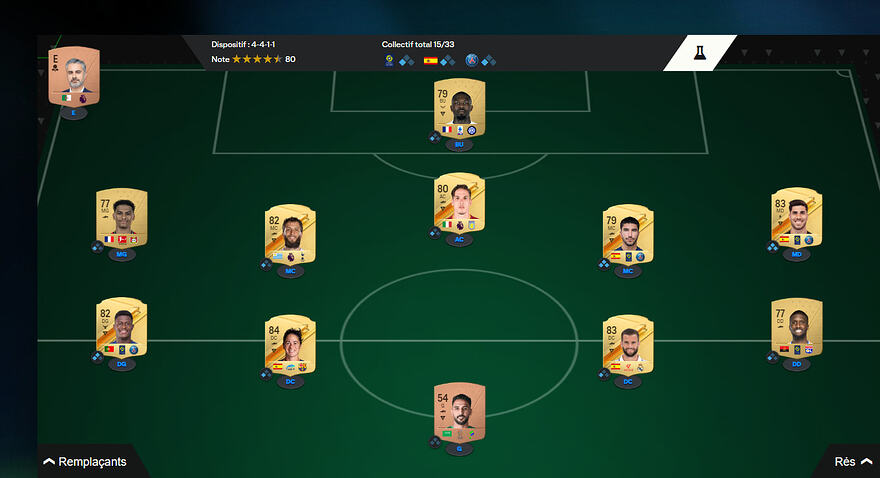Select the 54-rated bronze goalkeeper card
Viewport: 880px width, 478px height.
pos(459,412)
